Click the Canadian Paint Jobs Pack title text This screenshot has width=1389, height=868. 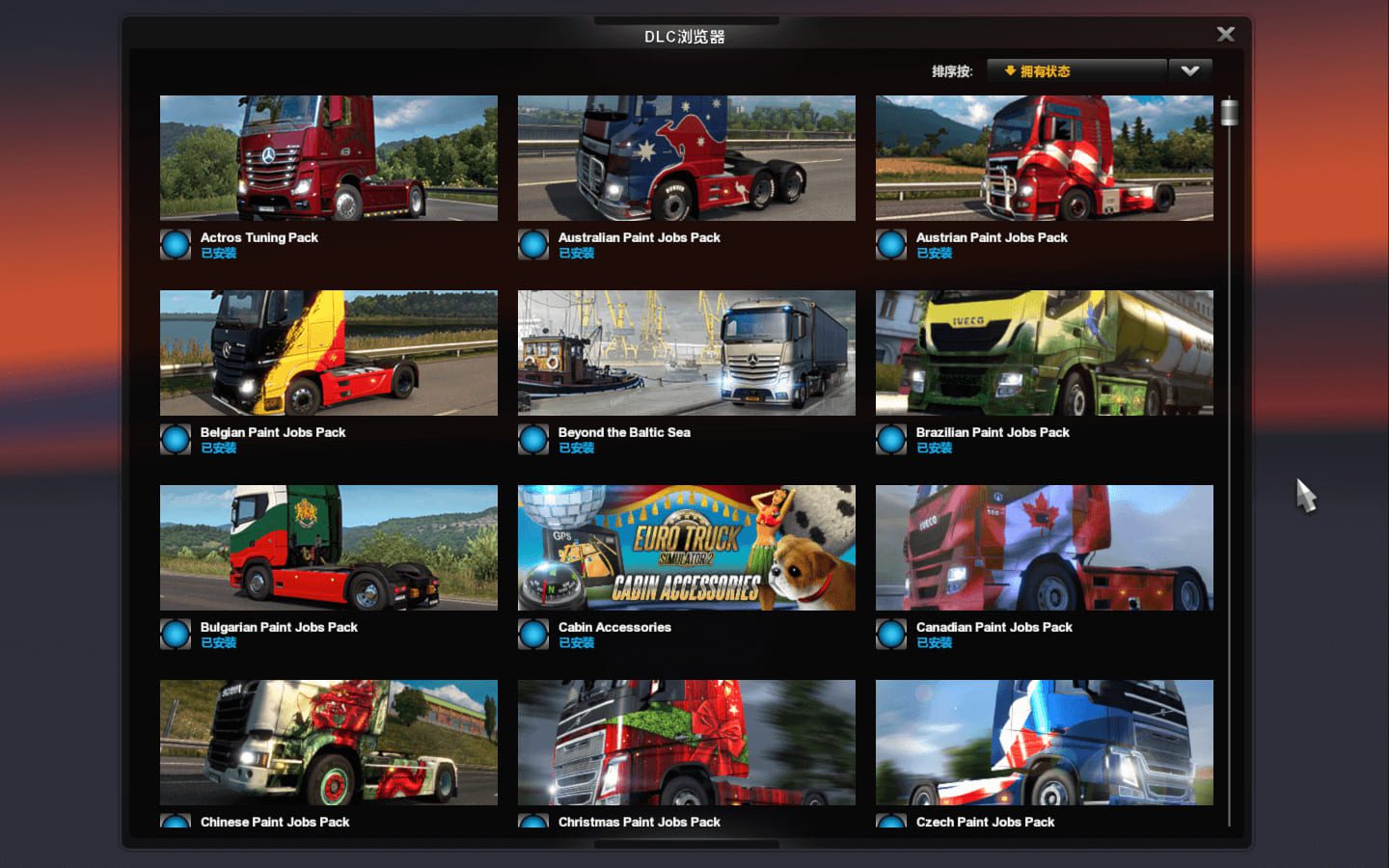coord(994,627)
